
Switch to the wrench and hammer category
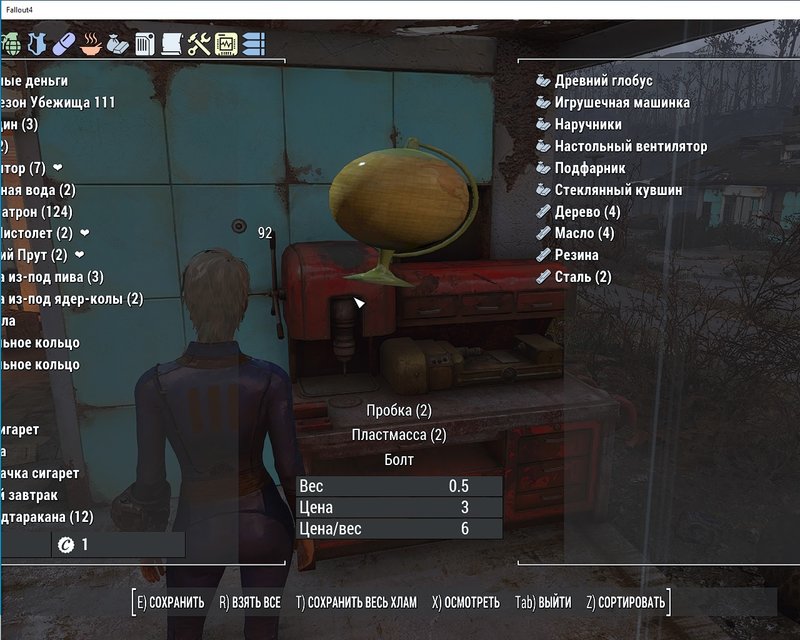tap(199, 45)
